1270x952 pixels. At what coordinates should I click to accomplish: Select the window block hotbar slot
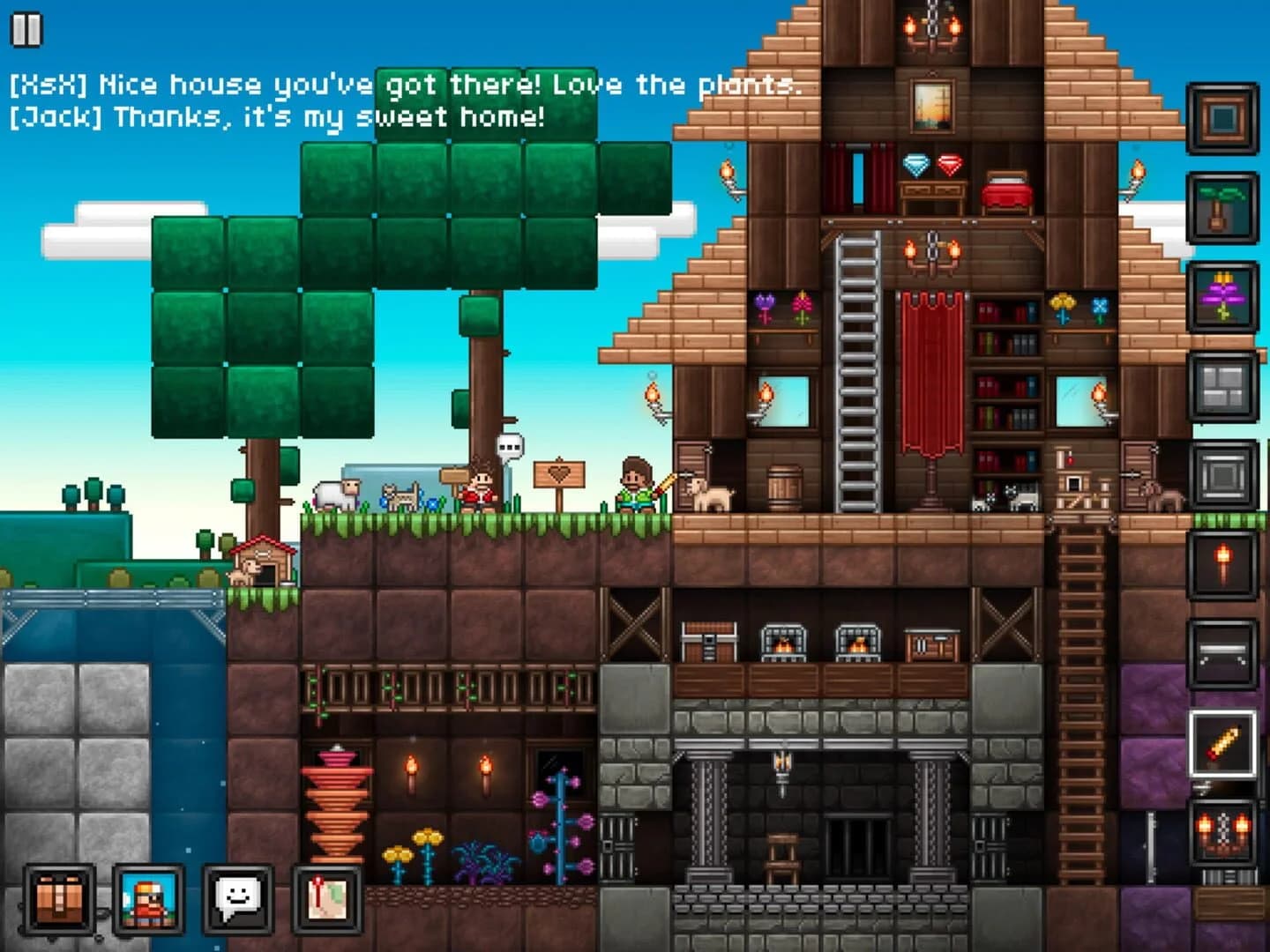(1222, 386)
